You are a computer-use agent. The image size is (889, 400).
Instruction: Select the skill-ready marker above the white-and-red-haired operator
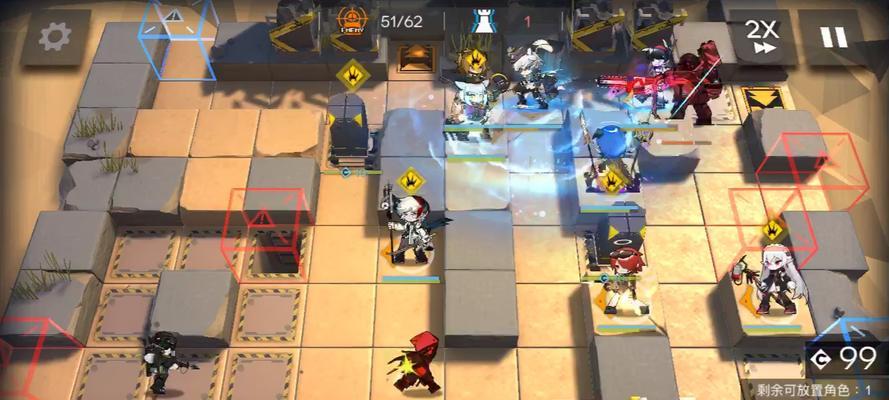[410, 181]
